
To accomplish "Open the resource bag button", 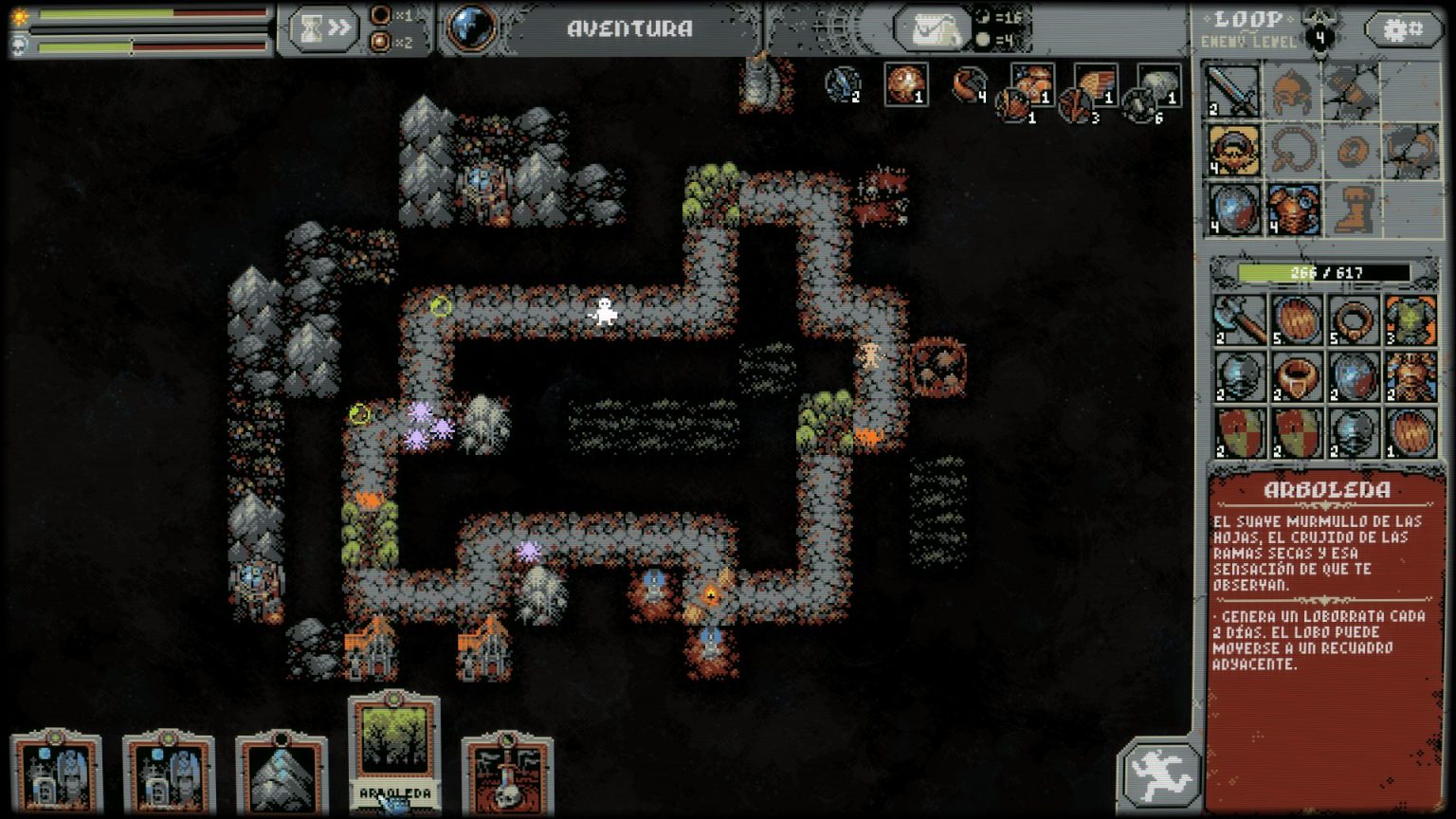I will (932, 29).
